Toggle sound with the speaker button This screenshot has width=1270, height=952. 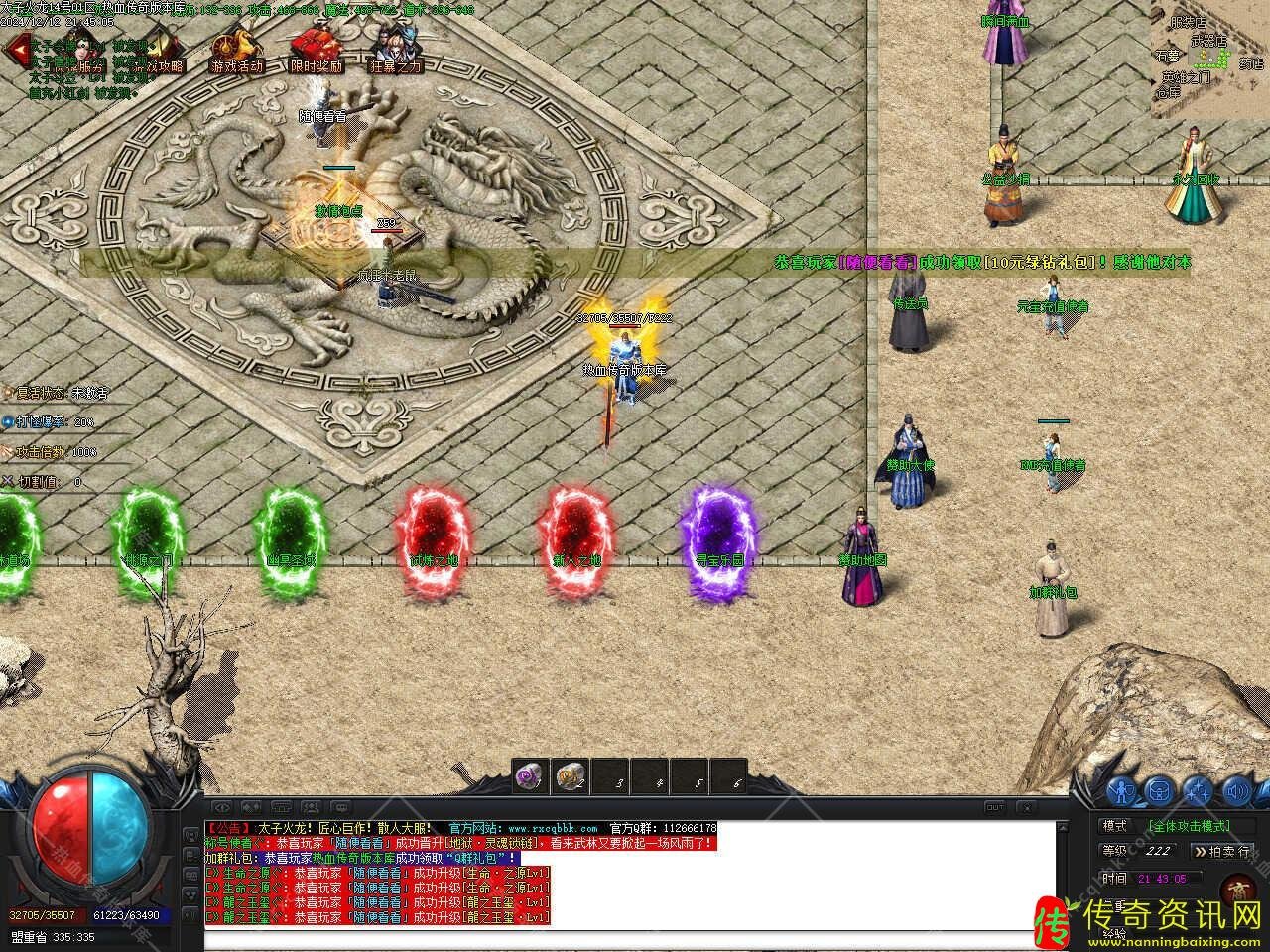coord(1235,790)
